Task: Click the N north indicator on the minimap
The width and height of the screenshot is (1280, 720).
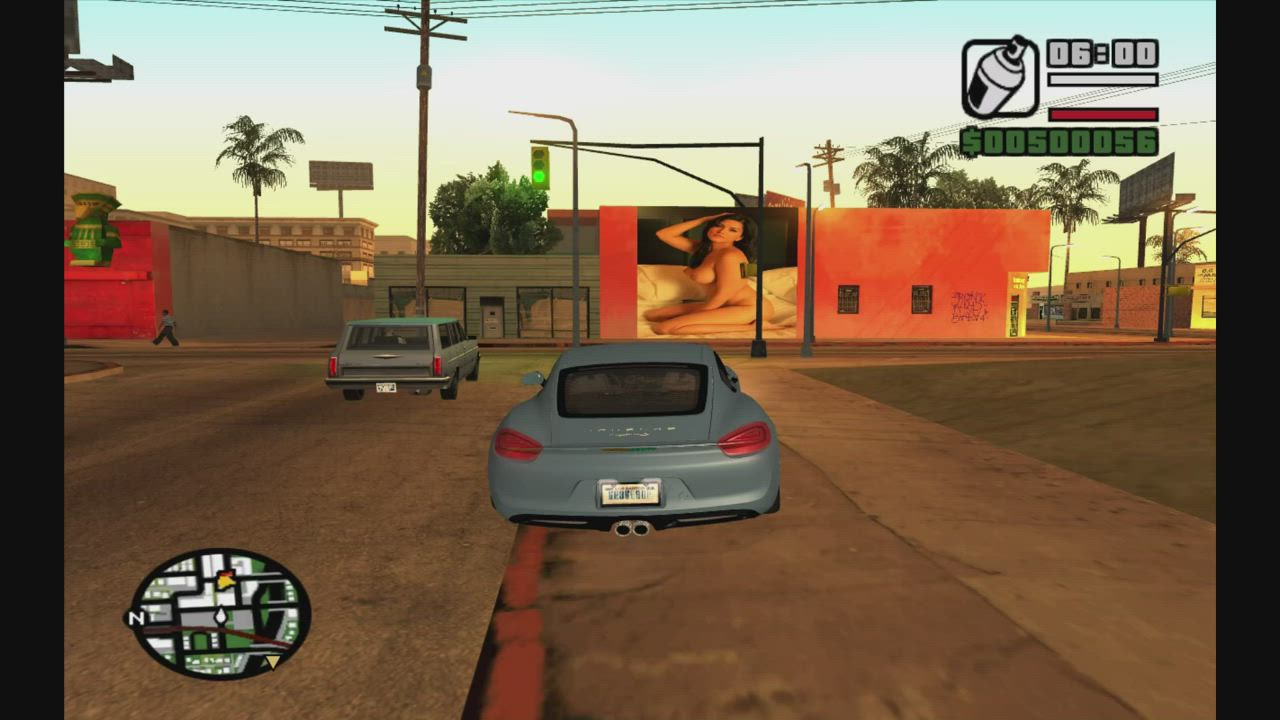Action: tap(137, 616)
